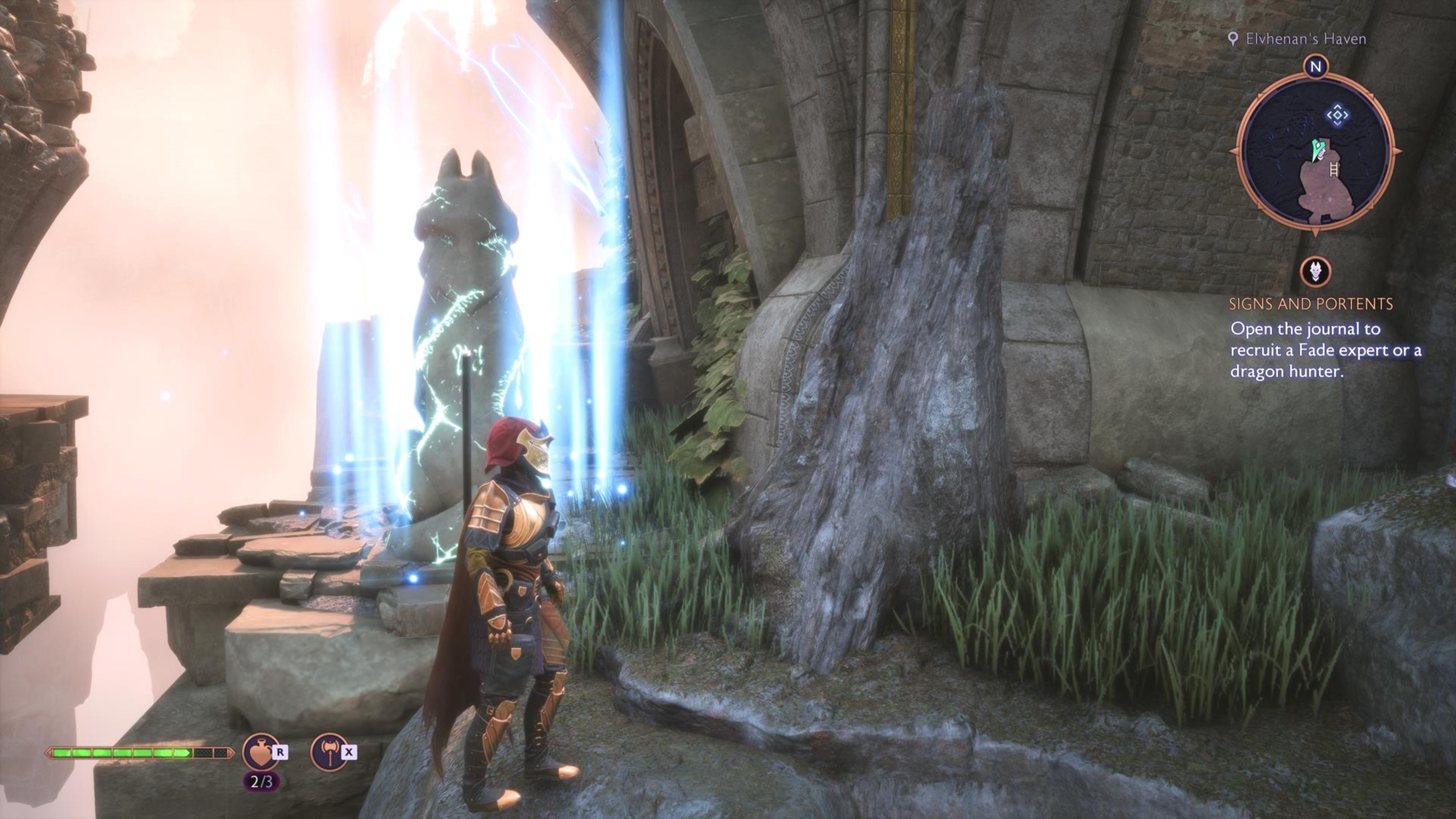Click the ladder marker on the minimap
The image size is (1456, 819).
(x=1335, y=168)
